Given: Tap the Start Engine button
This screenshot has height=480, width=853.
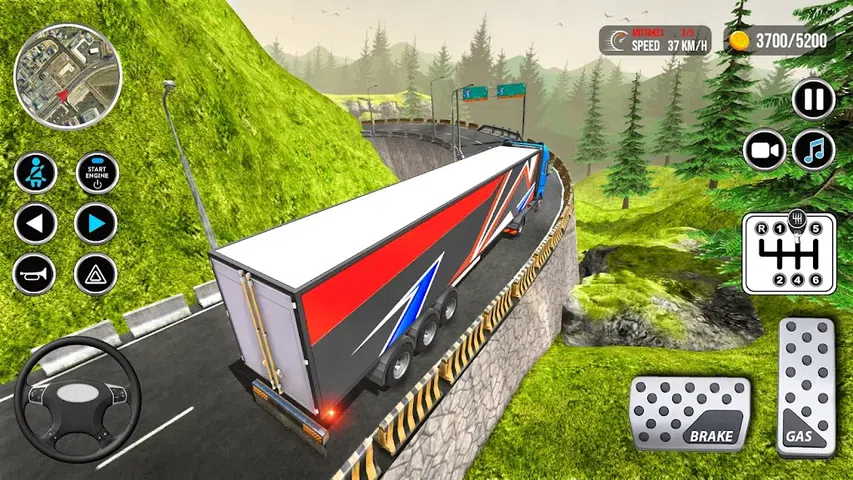Looking at the screenshot, I should 97,173.
